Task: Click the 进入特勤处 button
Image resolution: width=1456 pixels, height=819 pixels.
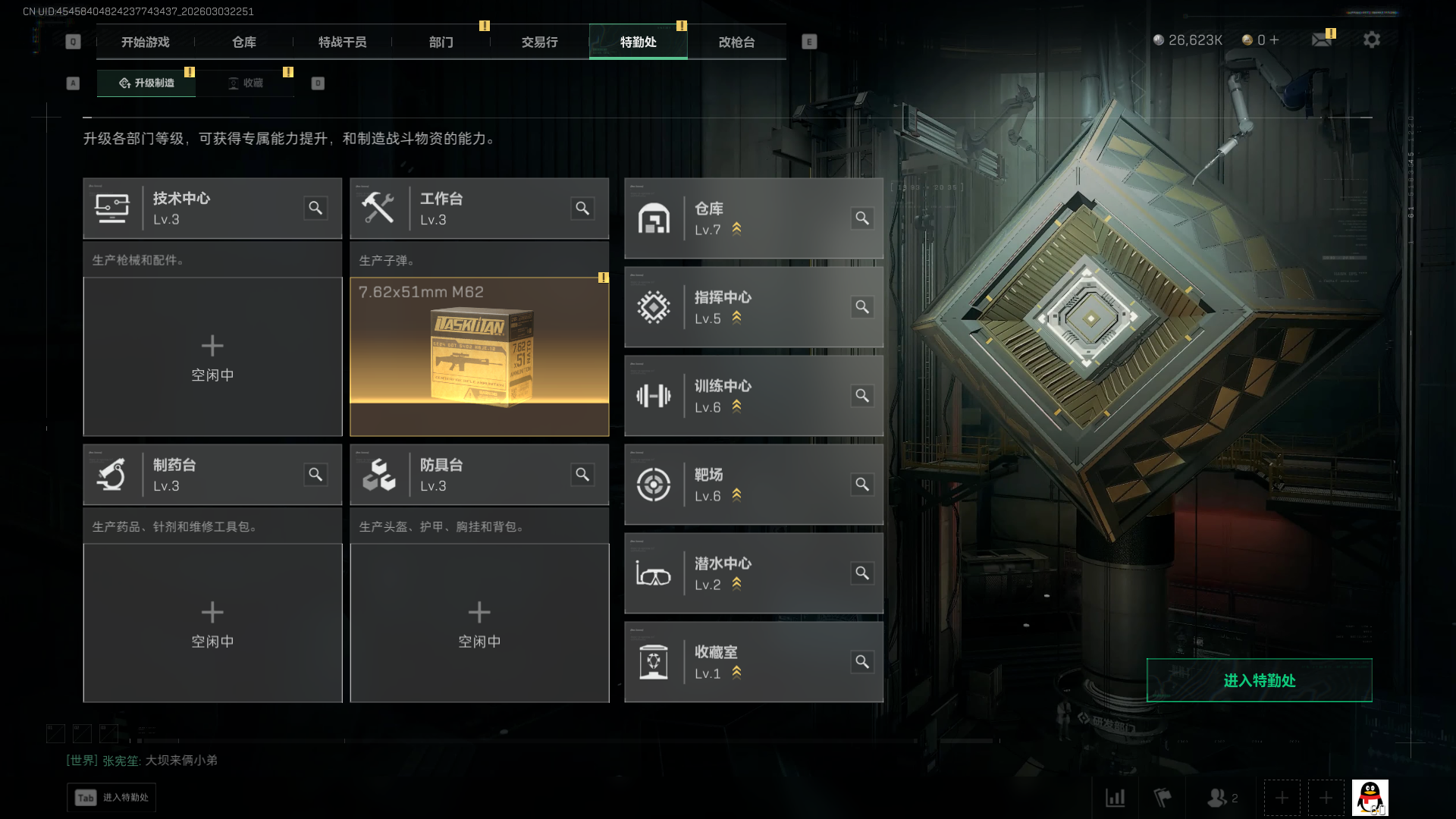Action: (1259, 680)
